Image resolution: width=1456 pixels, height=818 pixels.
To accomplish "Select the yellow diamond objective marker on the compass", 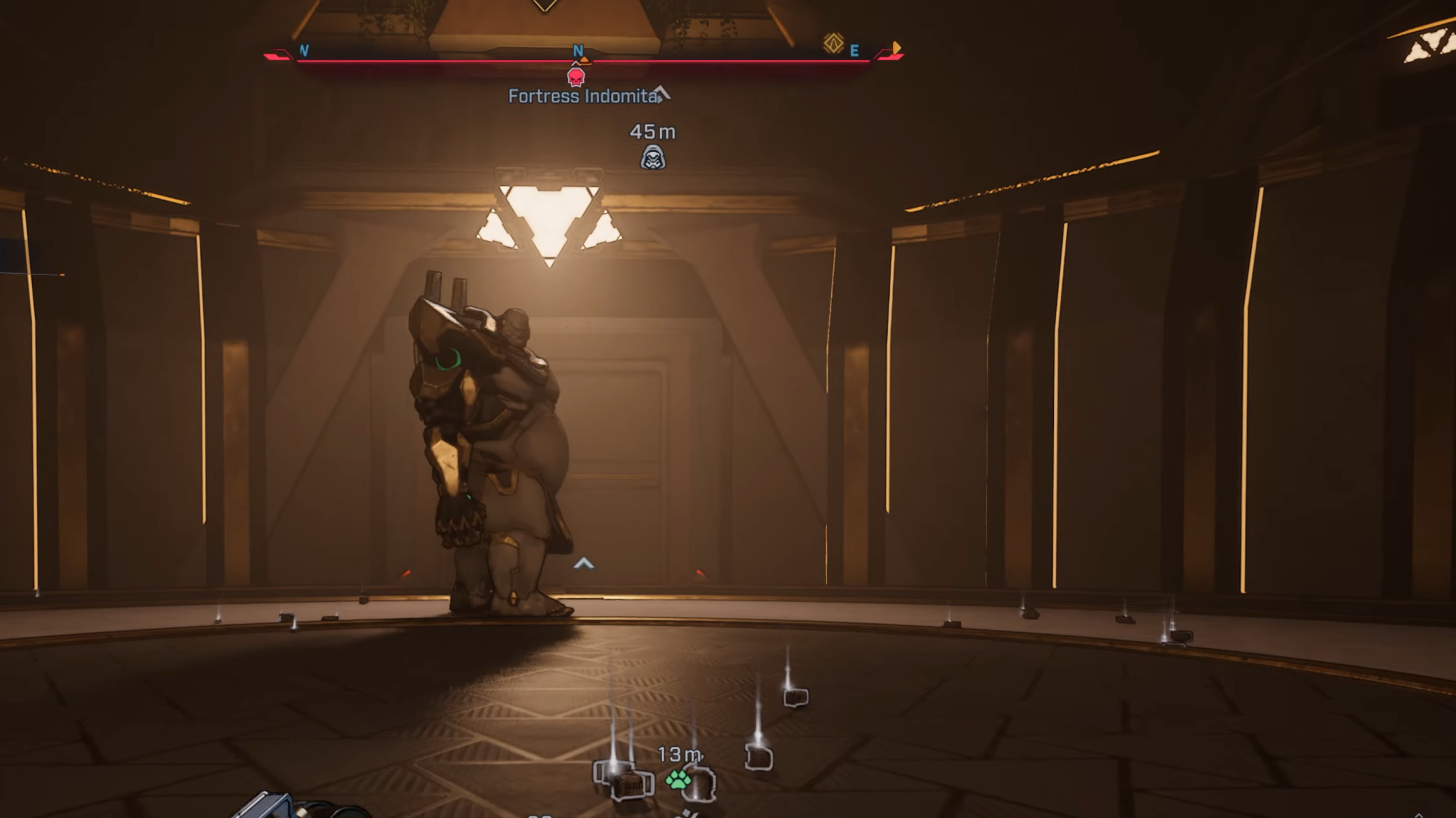I will click(833, 44).
